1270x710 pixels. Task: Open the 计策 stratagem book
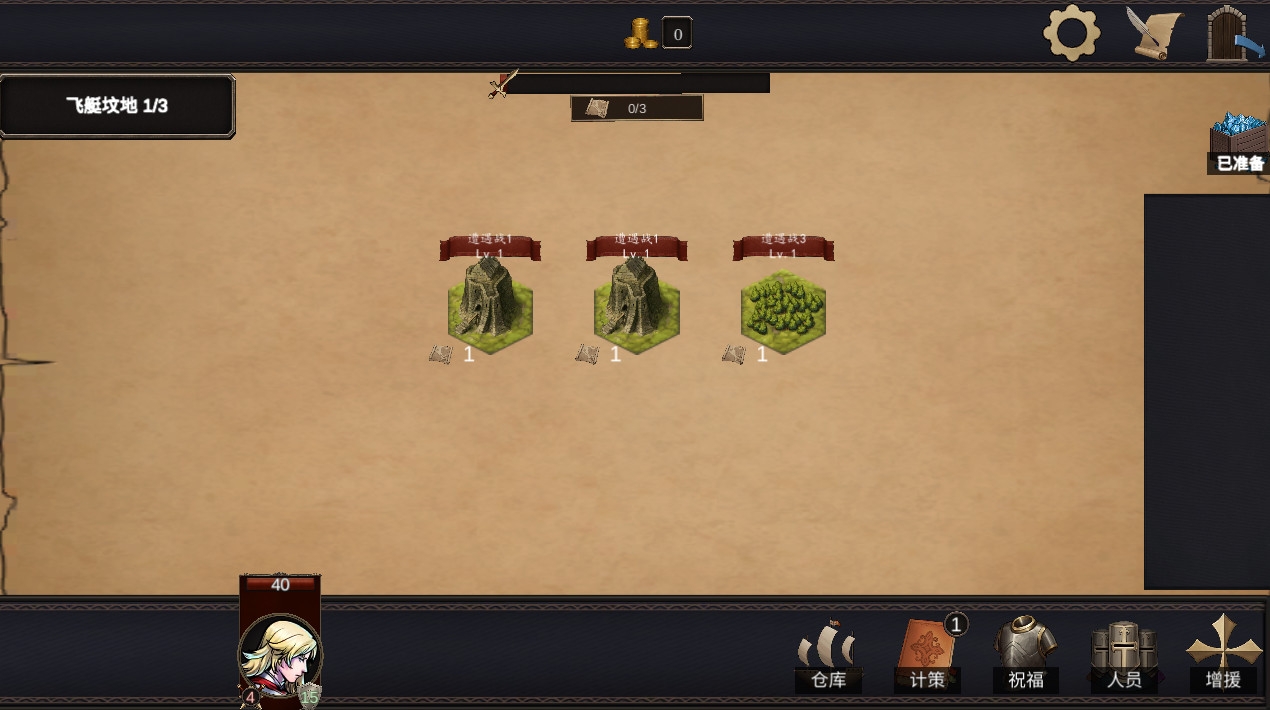pyautogui.click(x=927, y=655)
